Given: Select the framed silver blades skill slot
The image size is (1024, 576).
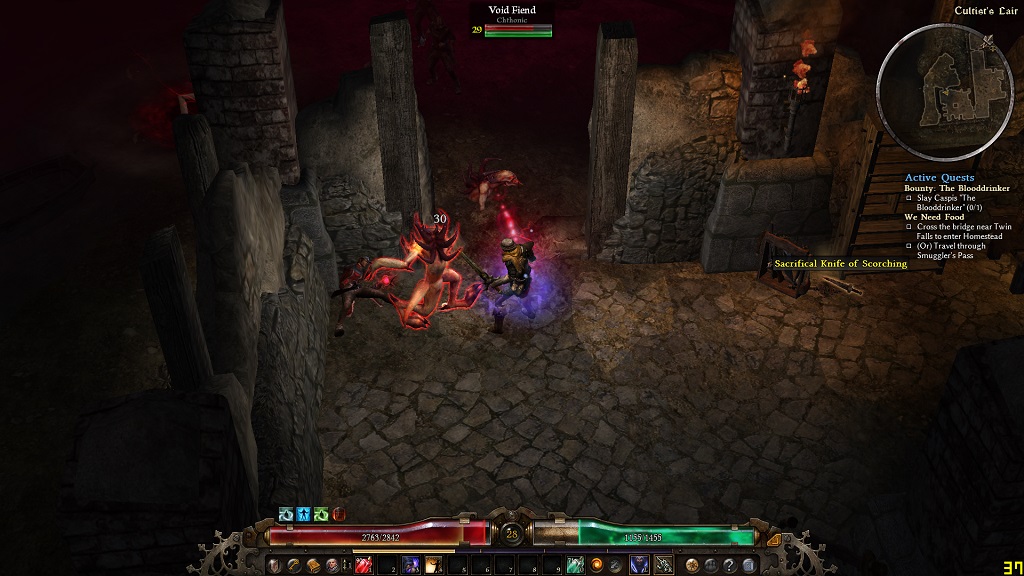Looking at the screenshot, I should (x=662, y=566).
